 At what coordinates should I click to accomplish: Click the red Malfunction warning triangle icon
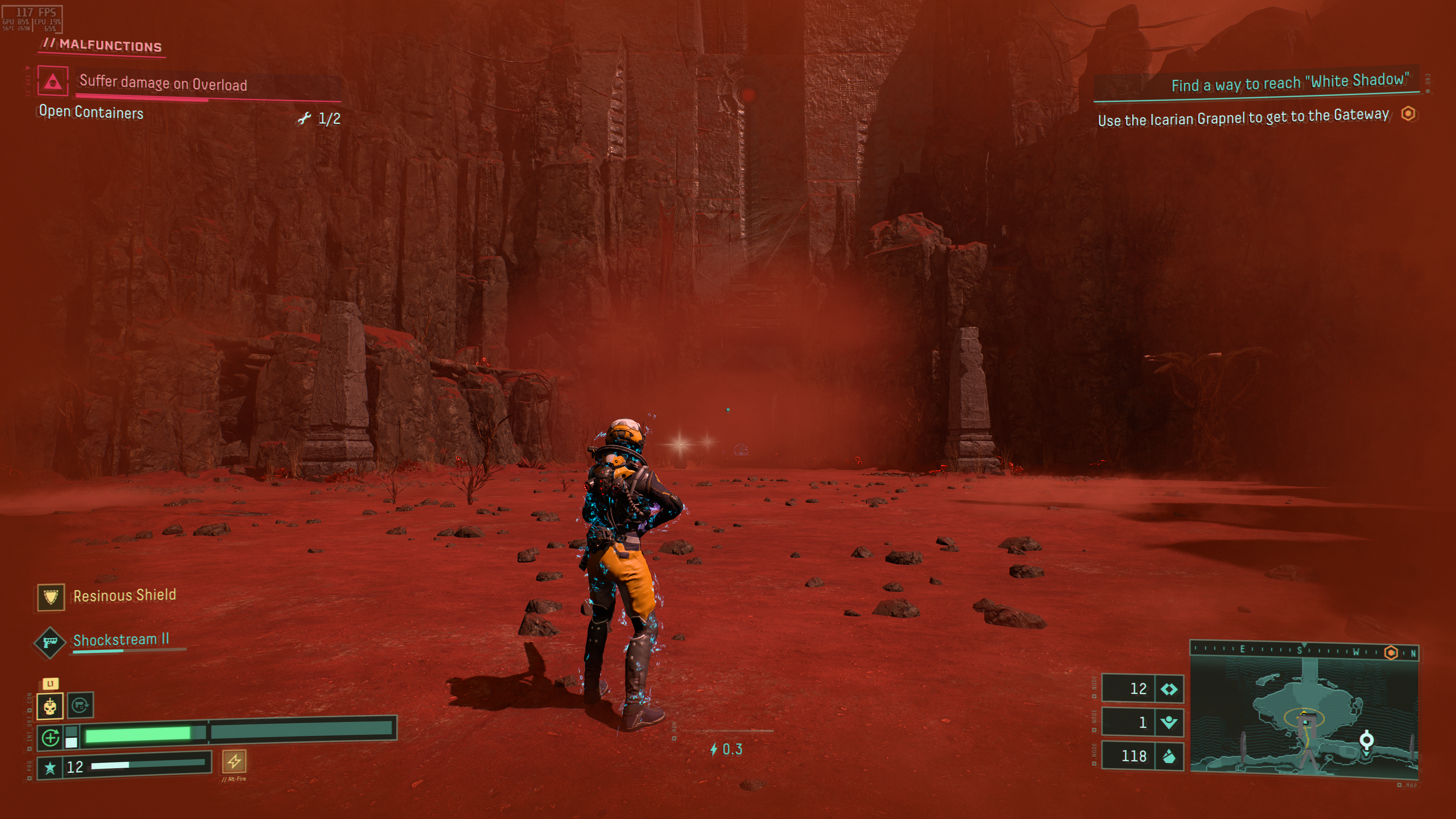coord(53,81)
